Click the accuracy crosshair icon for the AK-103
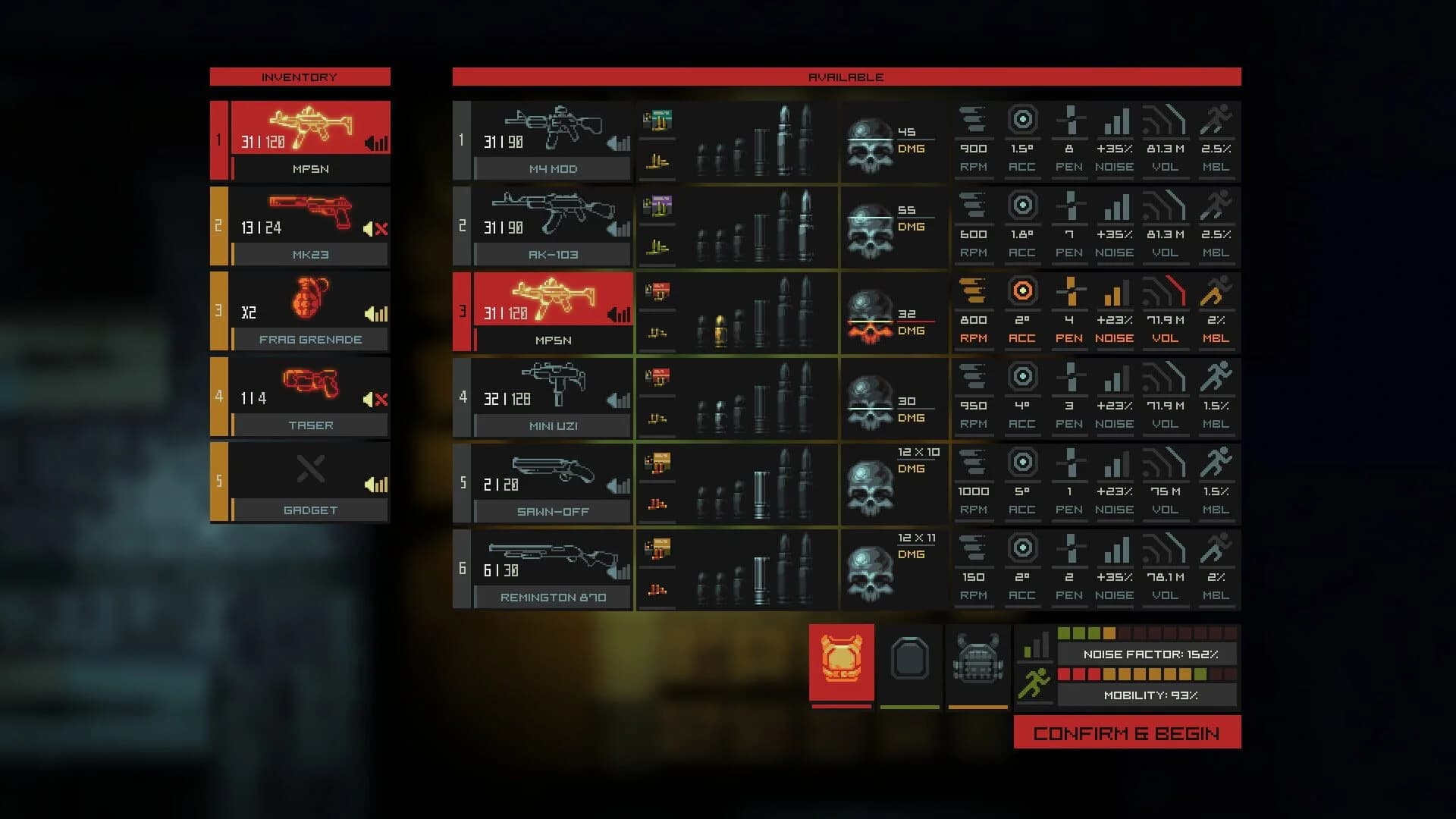The image size is (1456, 819). [x=1022, y=204]
